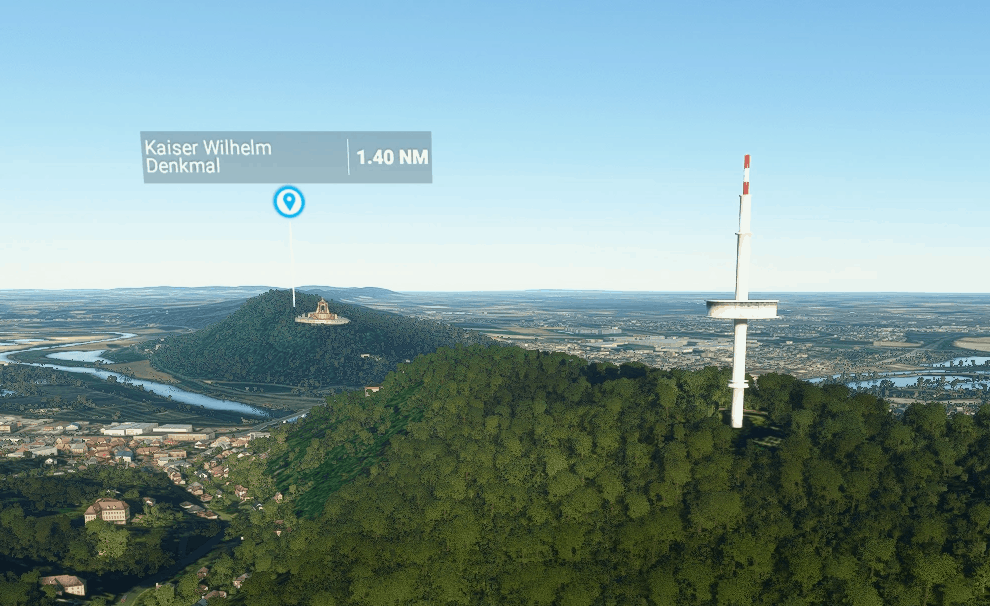Click the blue Kaiser Wilhelm Denkmal map pin

289,202
